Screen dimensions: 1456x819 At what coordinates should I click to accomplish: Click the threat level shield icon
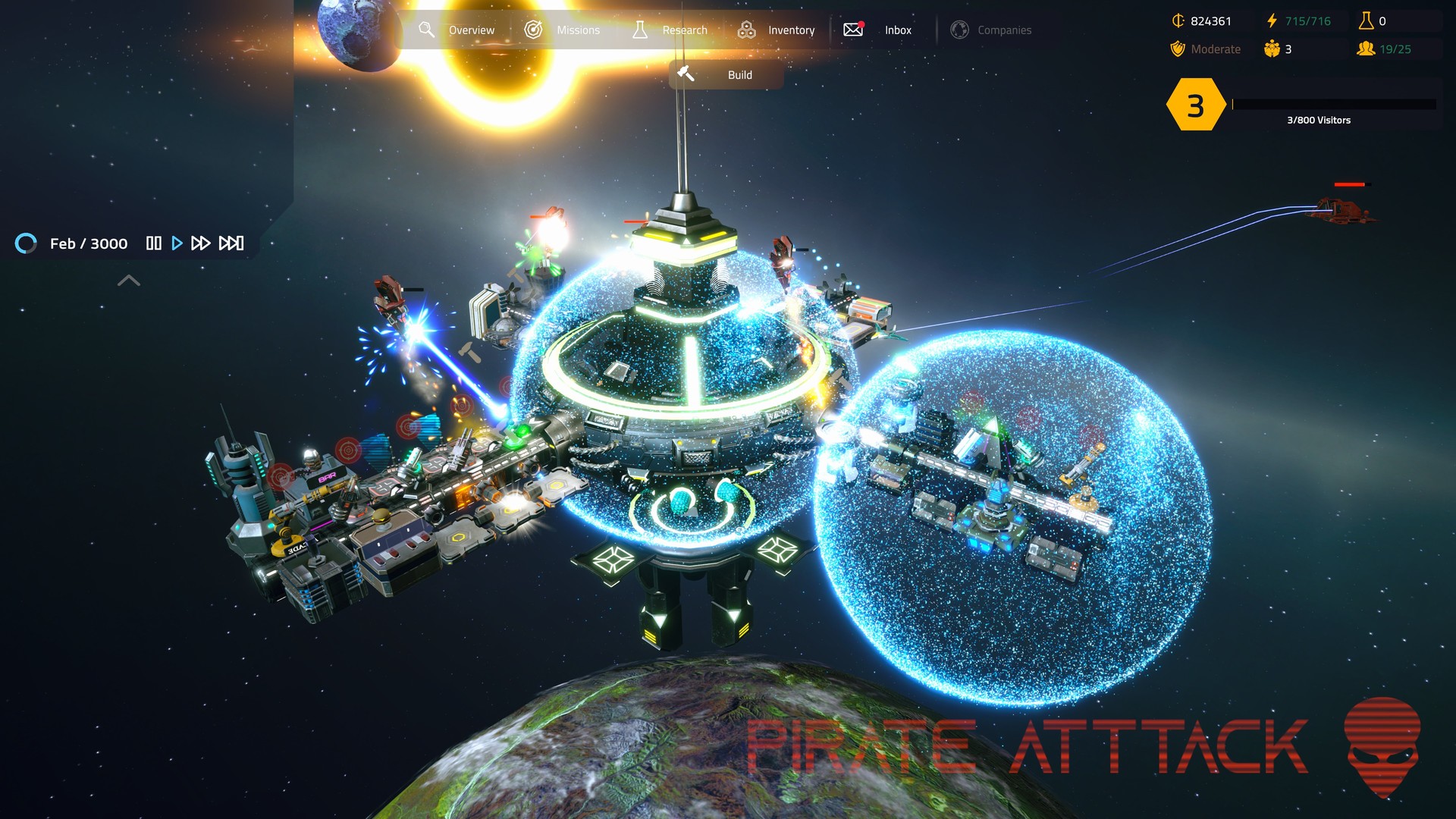pyautogui.click(x=1178, y=49)
